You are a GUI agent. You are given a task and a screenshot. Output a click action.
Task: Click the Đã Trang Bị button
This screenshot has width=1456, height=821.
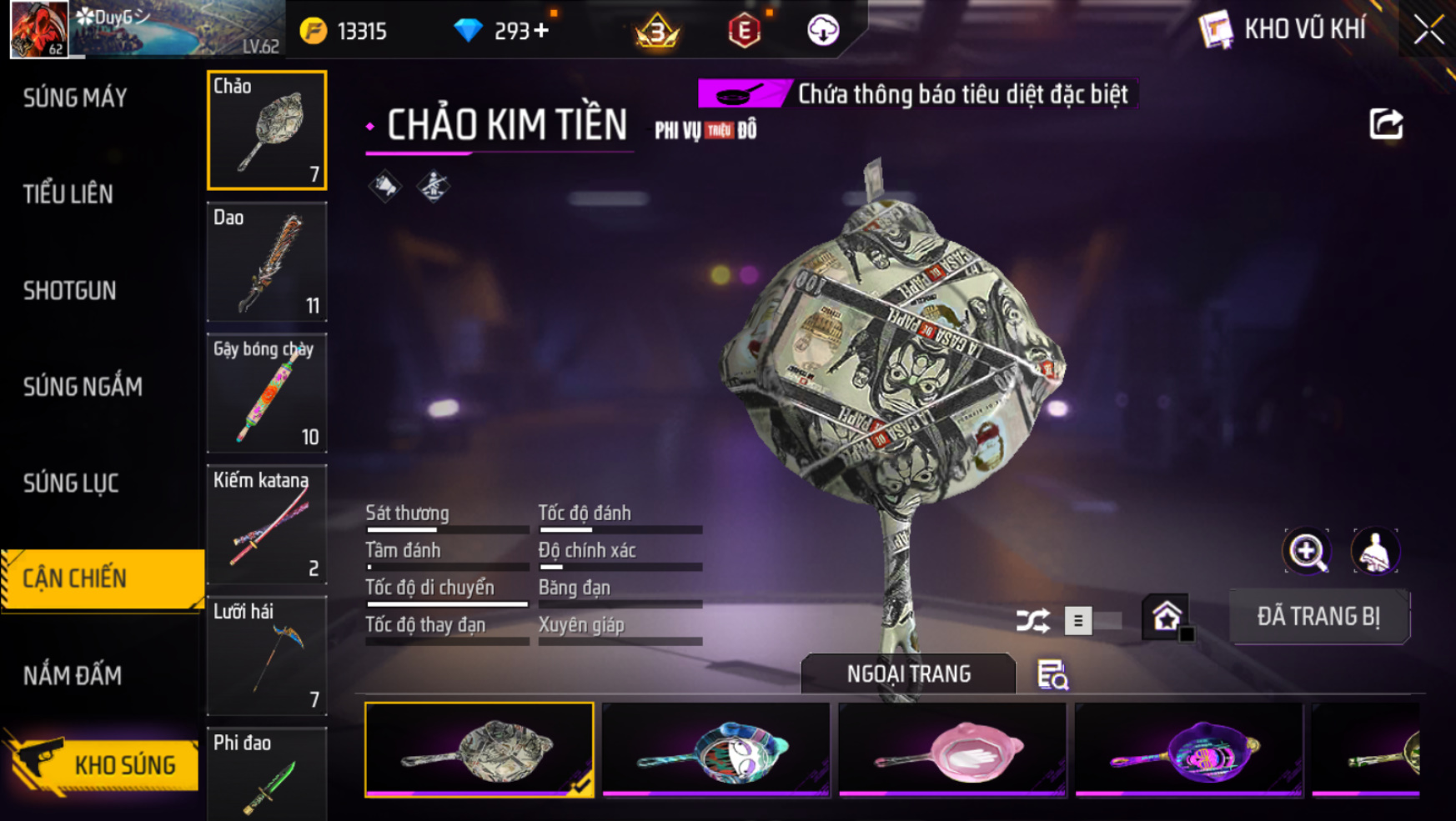[1318, 617]
